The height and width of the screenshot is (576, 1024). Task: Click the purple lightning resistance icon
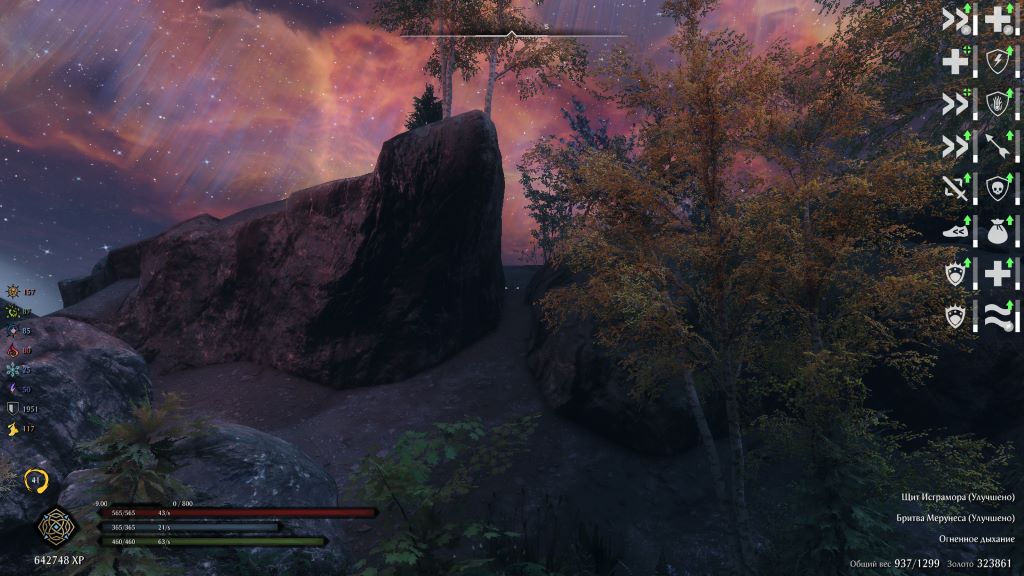[x=13, y=388]
